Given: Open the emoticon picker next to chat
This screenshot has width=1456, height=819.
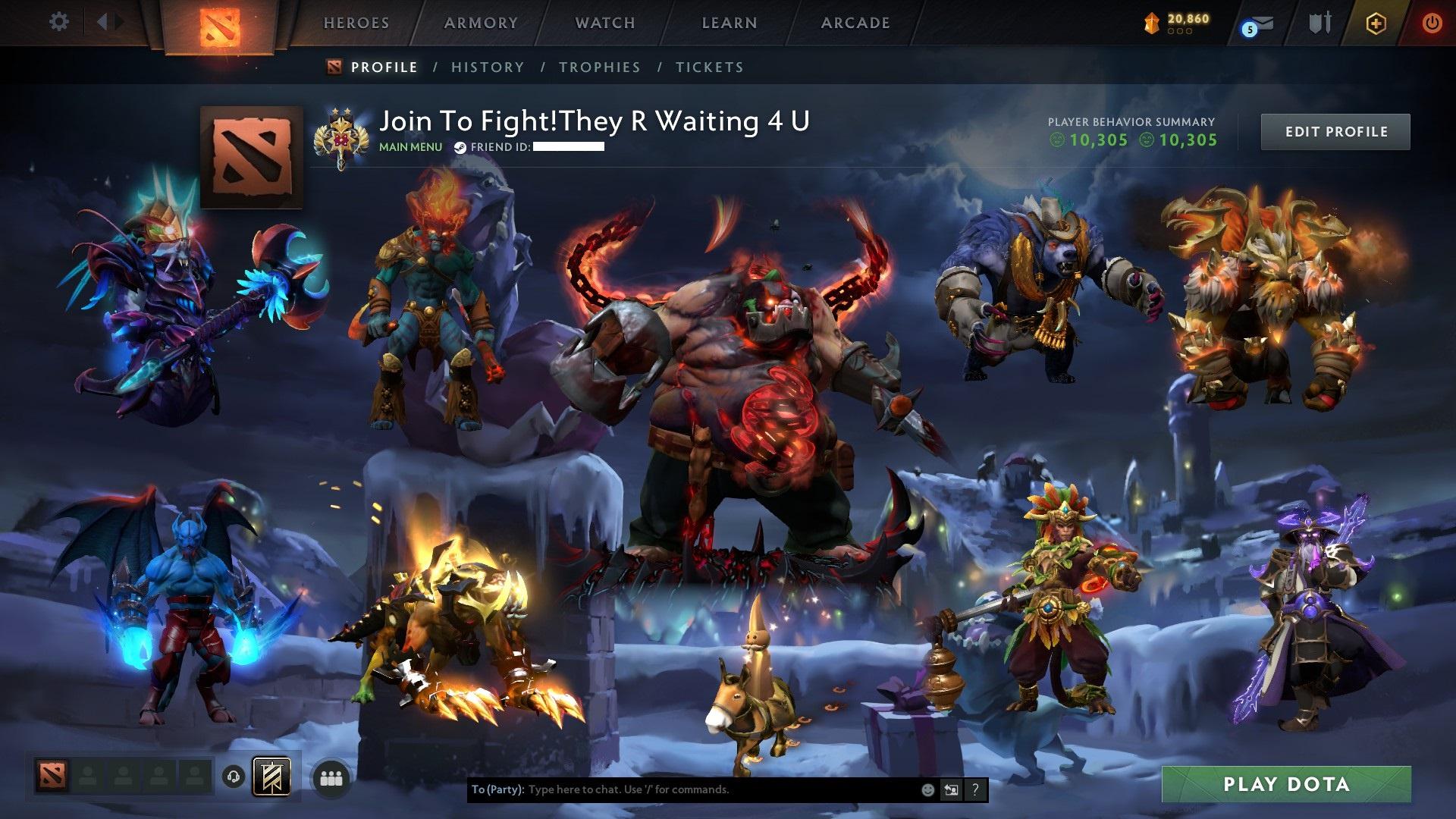Looking at the screenshot, I should tap(927, 790).
